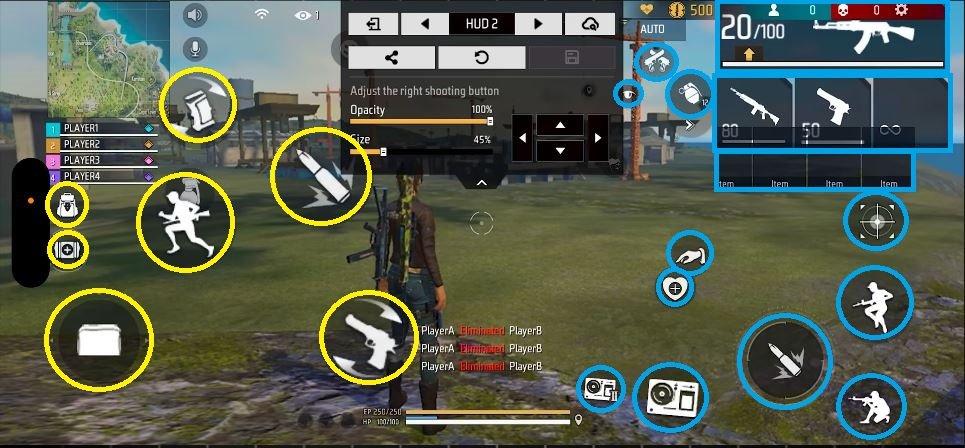Image resolution: width=965 pixels, height=448 pixels.
Task: Toggle the microphone icon
Action: [x=195, y=48]
